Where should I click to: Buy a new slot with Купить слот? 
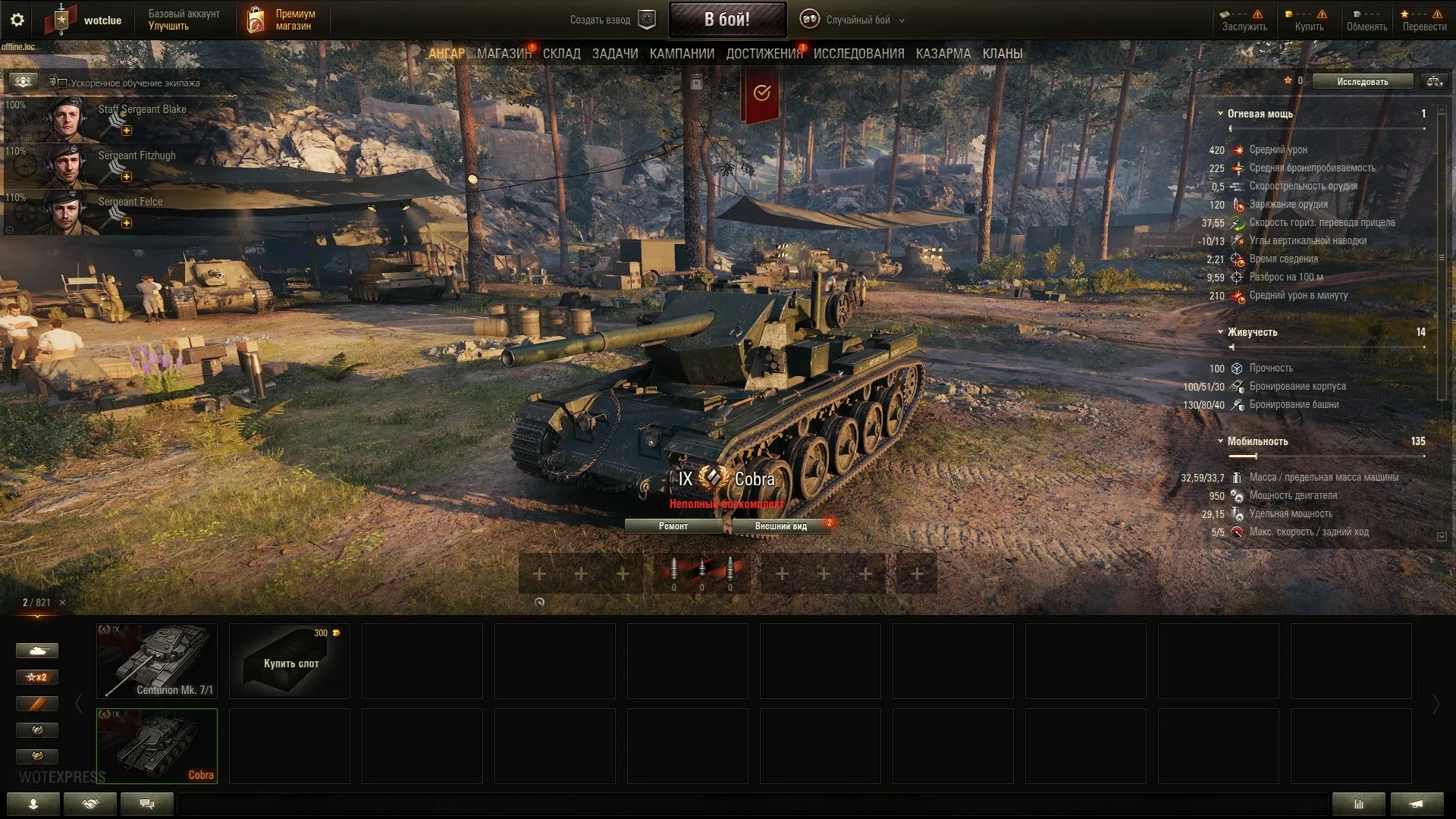tap(290, 661)
